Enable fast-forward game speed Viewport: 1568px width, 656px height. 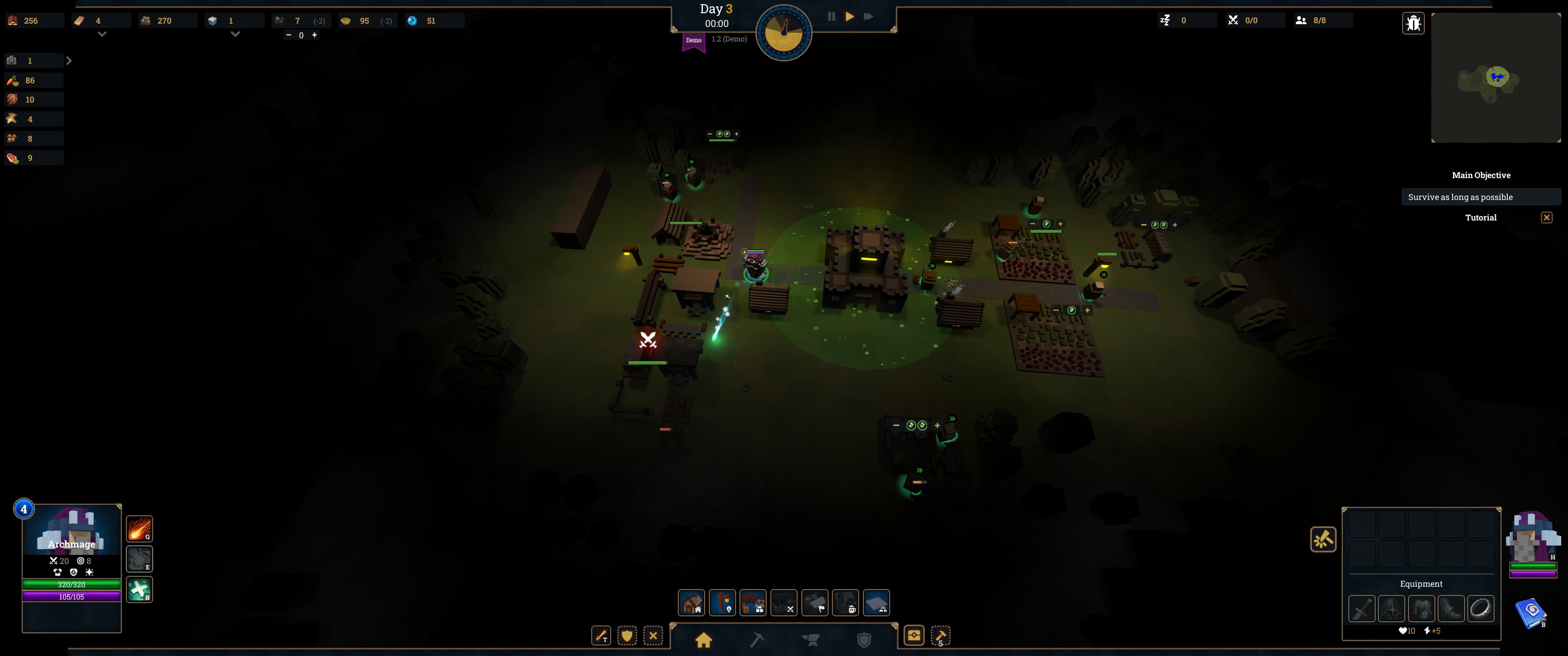869,17
